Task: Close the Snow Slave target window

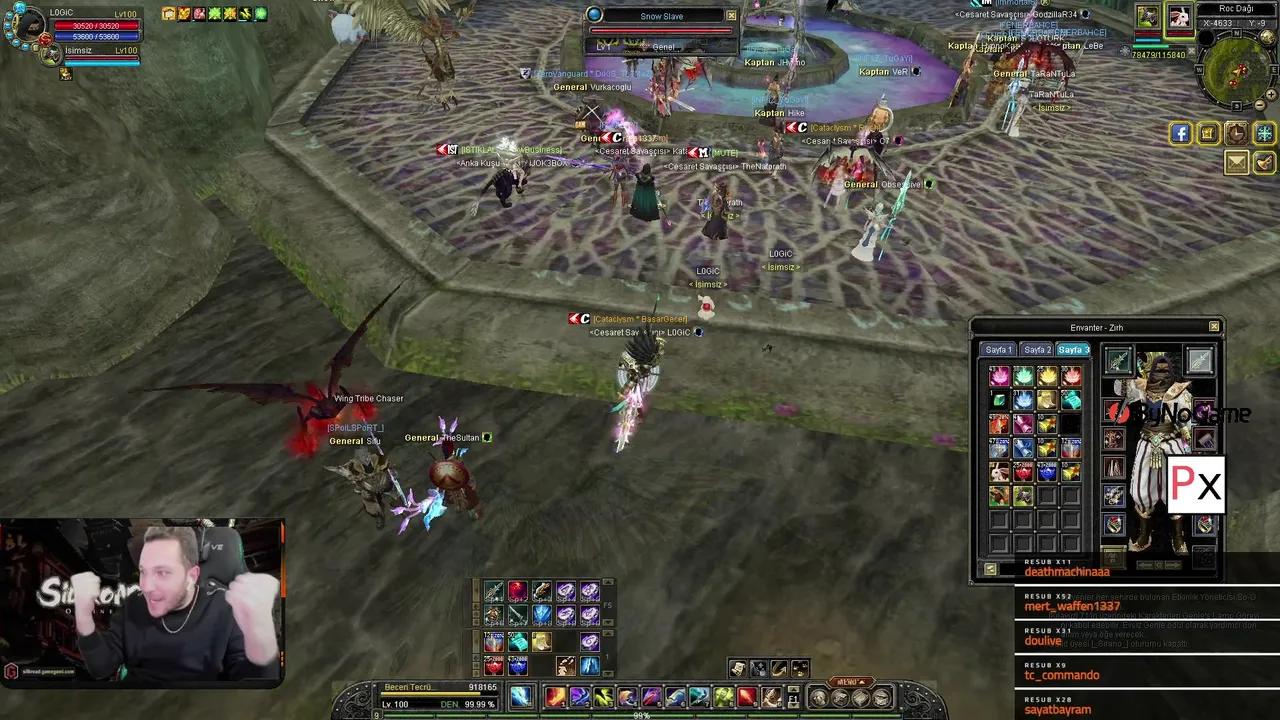Action: [731, 15]
